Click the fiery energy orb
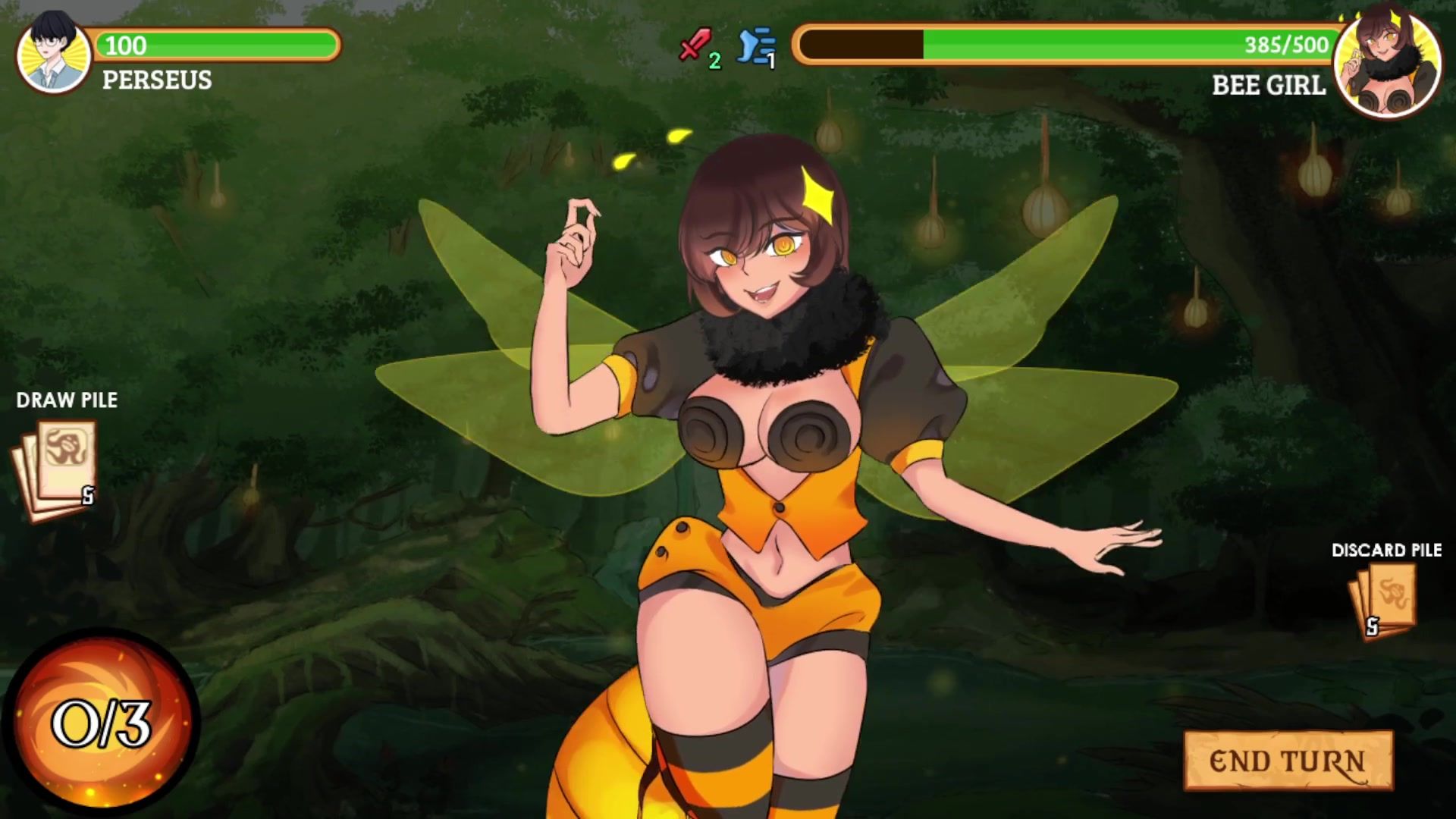 (x=101, y=722)
